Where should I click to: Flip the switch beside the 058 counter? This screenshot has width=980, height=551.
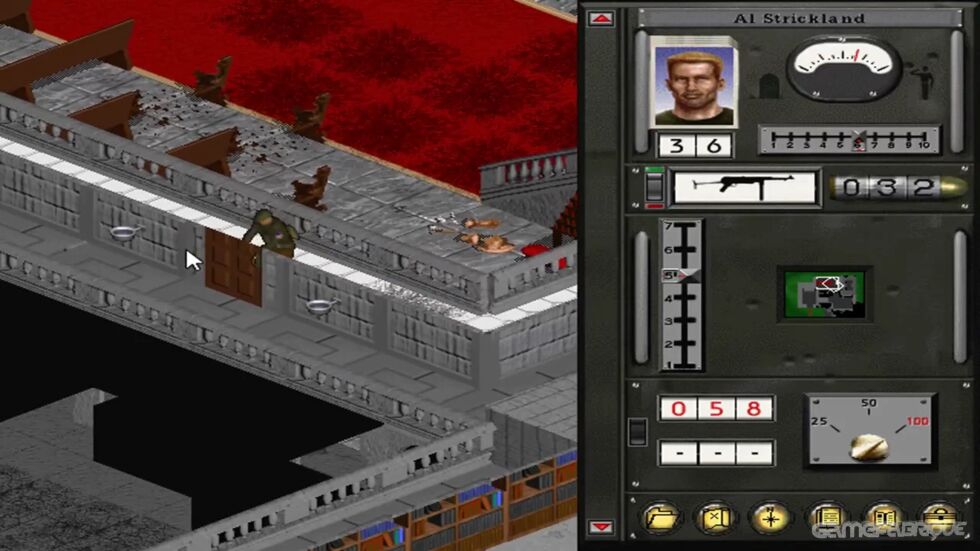[x=637, y=431]
